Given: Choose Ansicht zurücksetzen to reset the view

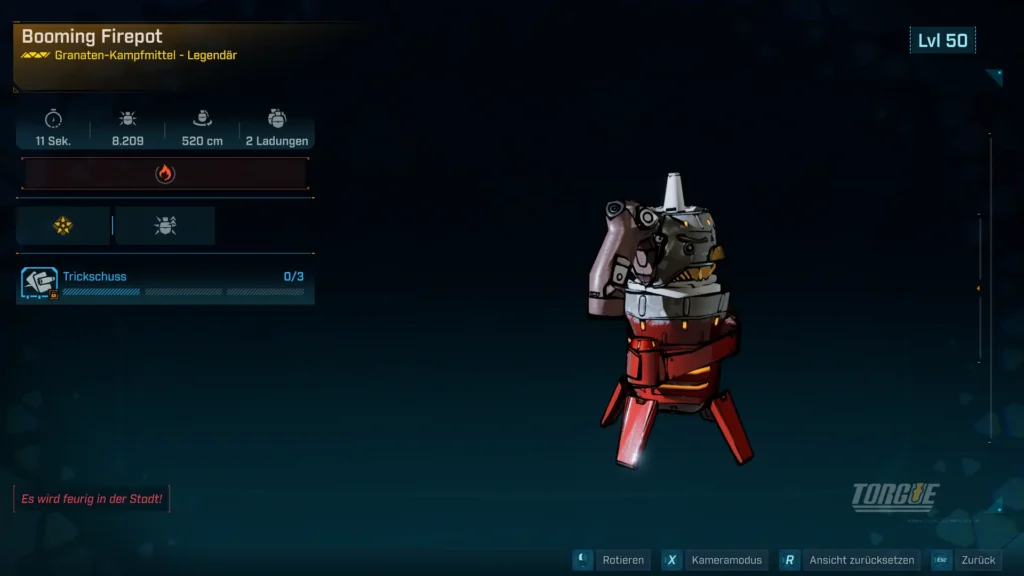Looking at the screenshot, I should pyautogui.click(x=848, y=560).
